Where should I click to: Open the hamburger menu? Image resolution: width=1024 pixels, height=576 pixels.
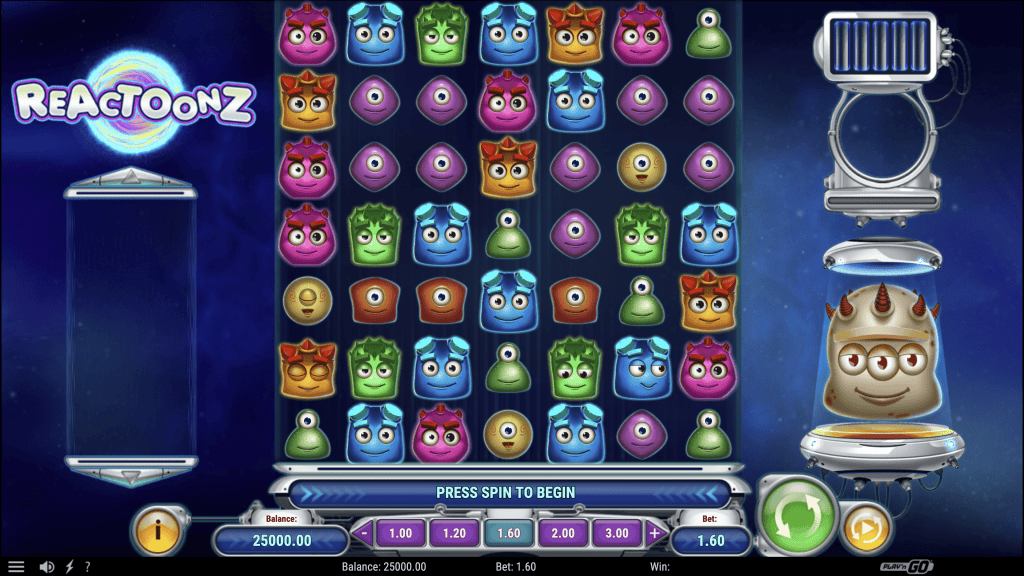17,566
